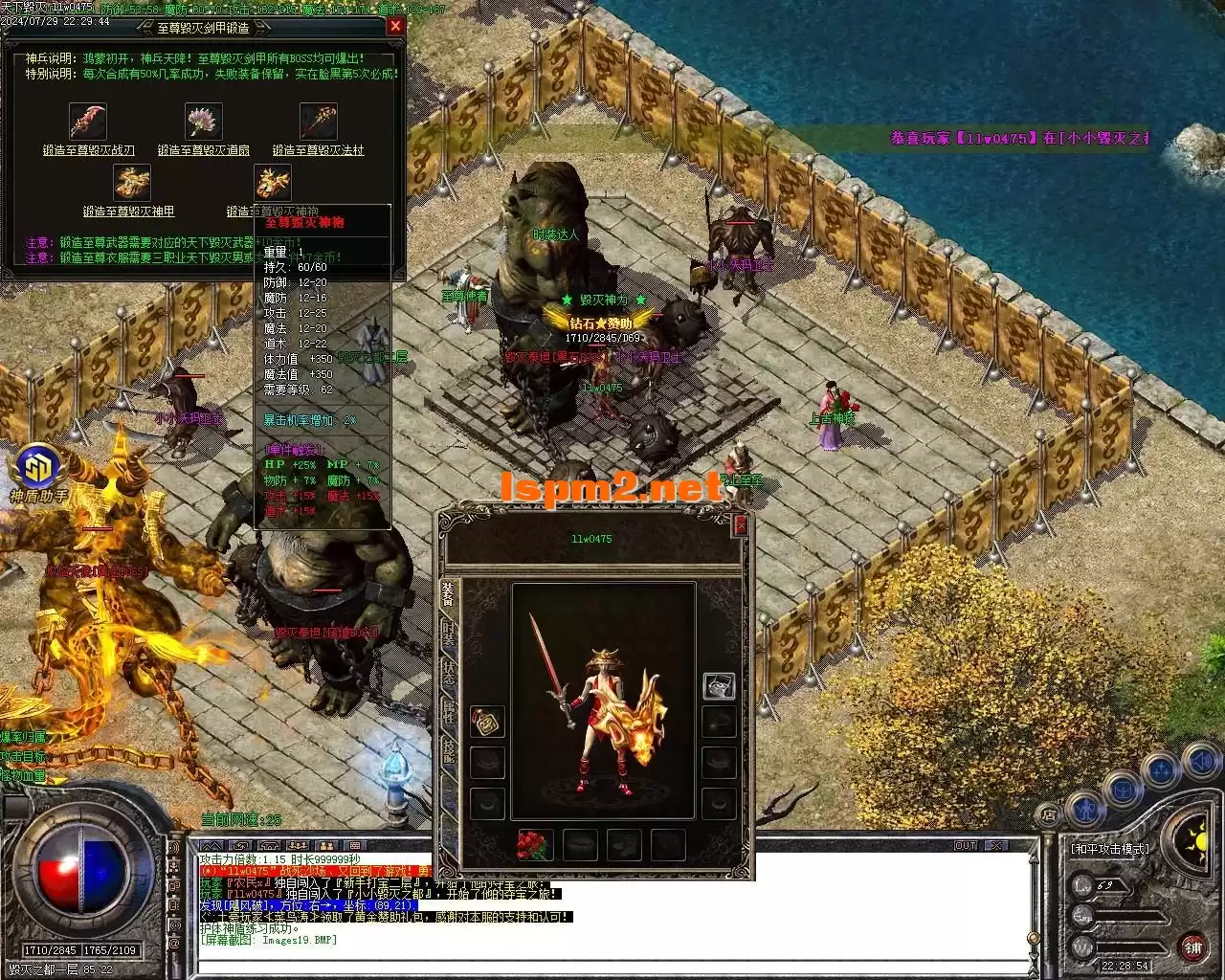The image size is (1225, 980).
Task: Open the 店 shop round button
Action: 1050,815
